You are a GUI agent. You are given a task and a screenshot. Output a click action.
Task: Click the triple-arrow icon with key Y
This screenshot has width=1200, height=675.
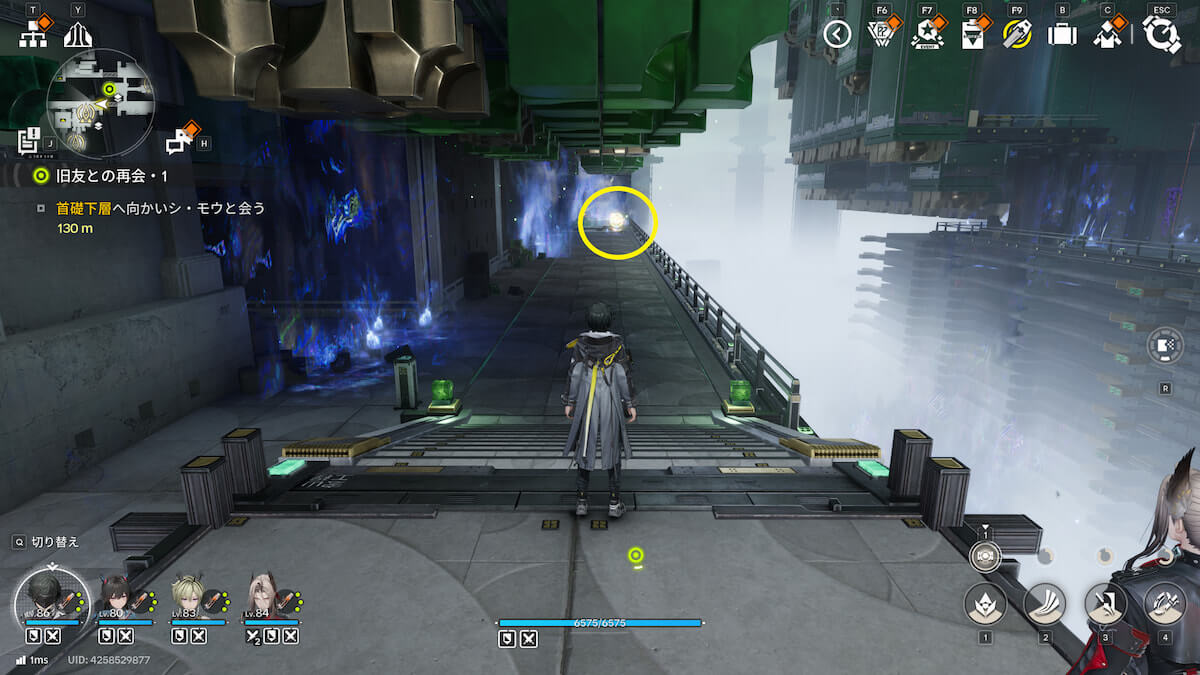[x=78, y=36]
